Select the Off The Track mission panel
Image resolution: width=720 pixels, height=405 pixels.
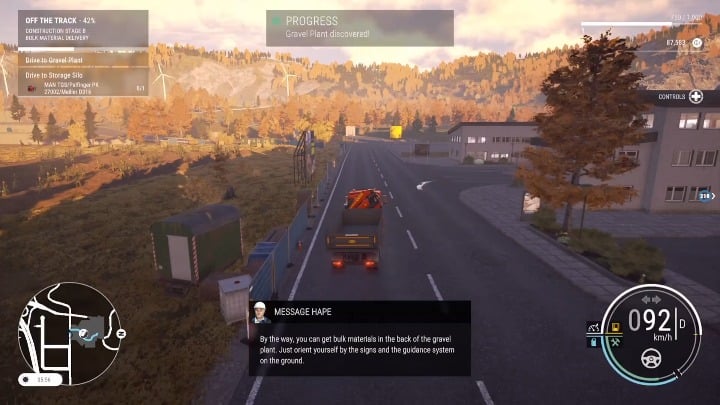(82, 29)
